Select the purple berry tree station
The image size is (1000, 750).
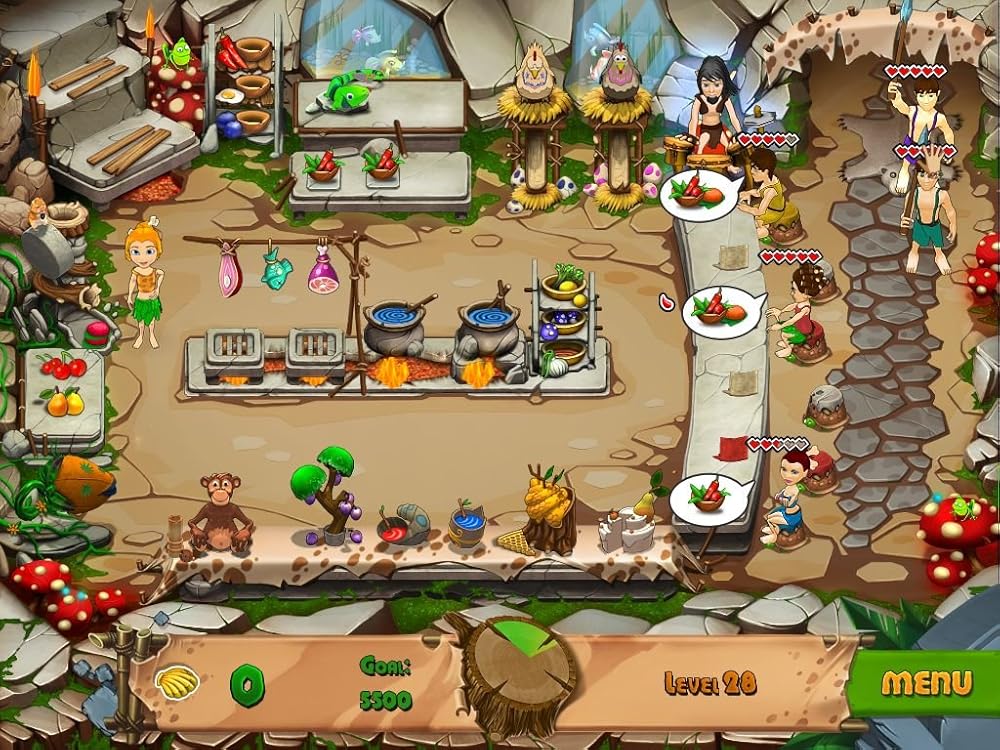coord(326,490)
